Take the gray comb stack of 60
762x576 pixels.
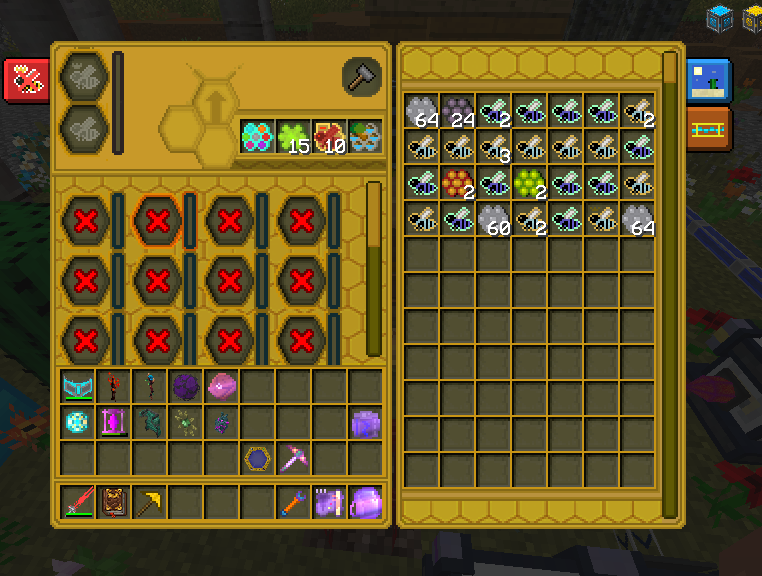[x=494, y=219]
